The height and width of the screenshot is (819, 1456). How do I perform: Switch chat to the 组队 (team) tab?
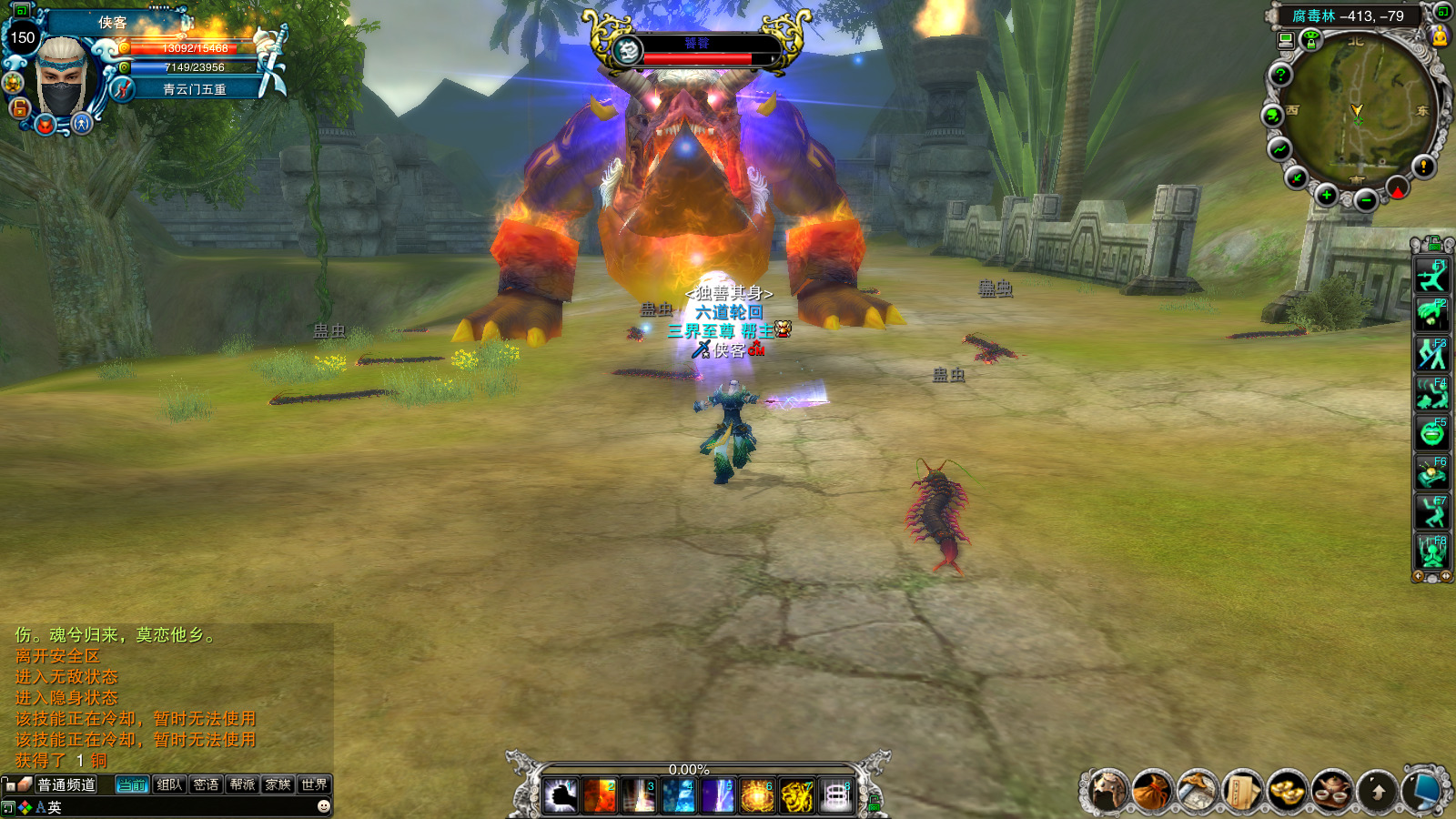169,784
